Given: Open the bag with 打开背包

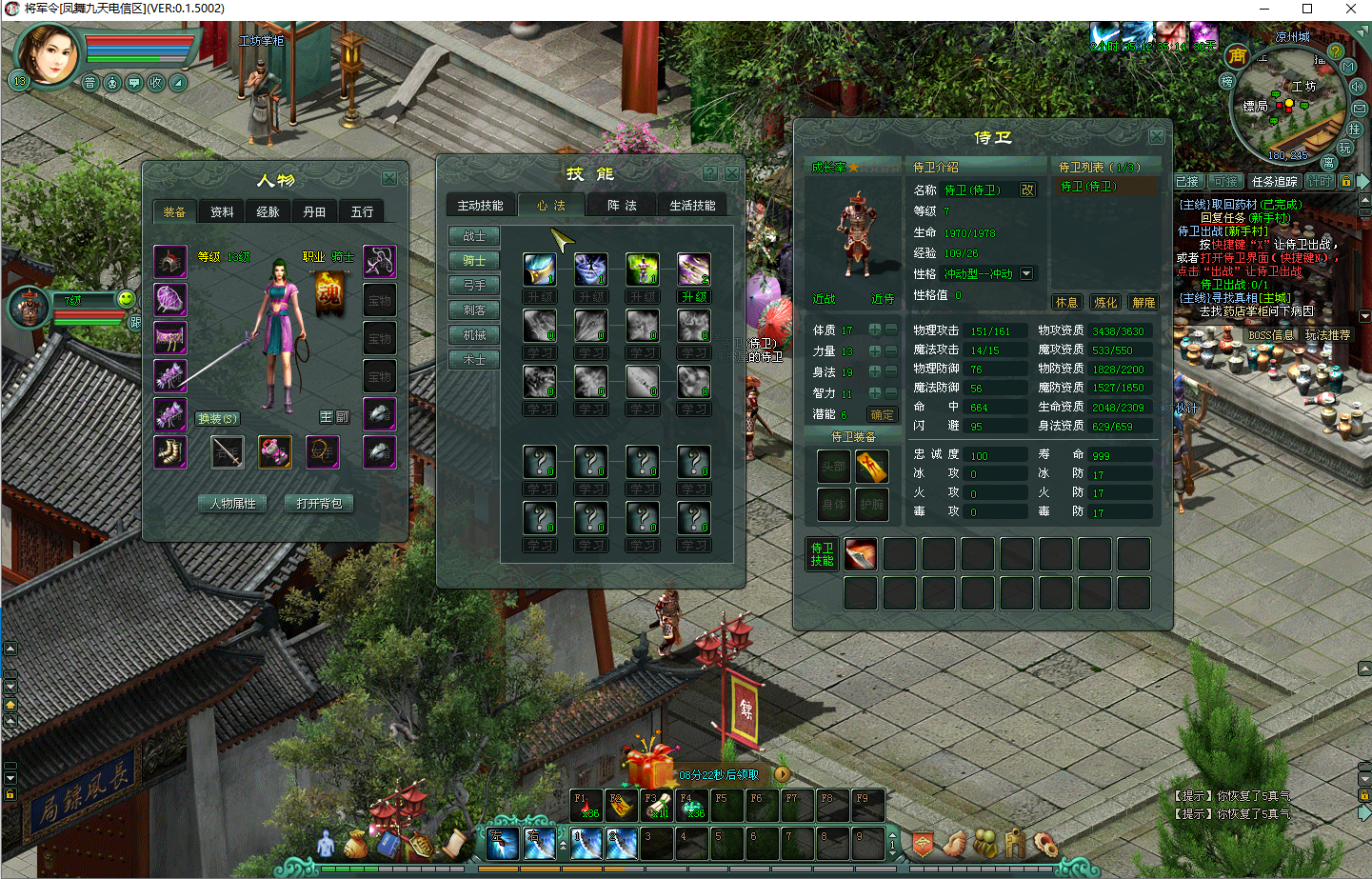Looking at the screenshot, I should tap(319, 503).
